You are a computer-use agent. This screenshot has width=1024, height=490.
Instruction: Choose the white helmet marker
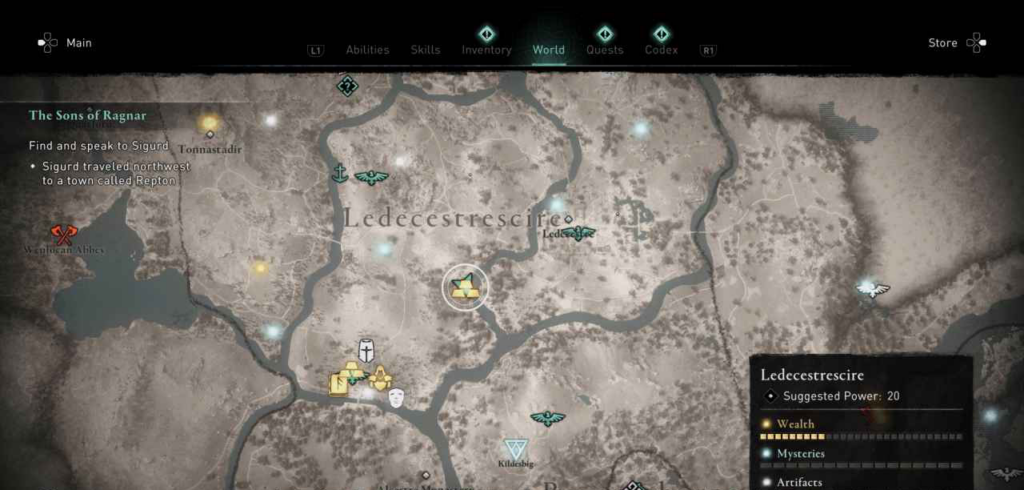pos(367,351)
